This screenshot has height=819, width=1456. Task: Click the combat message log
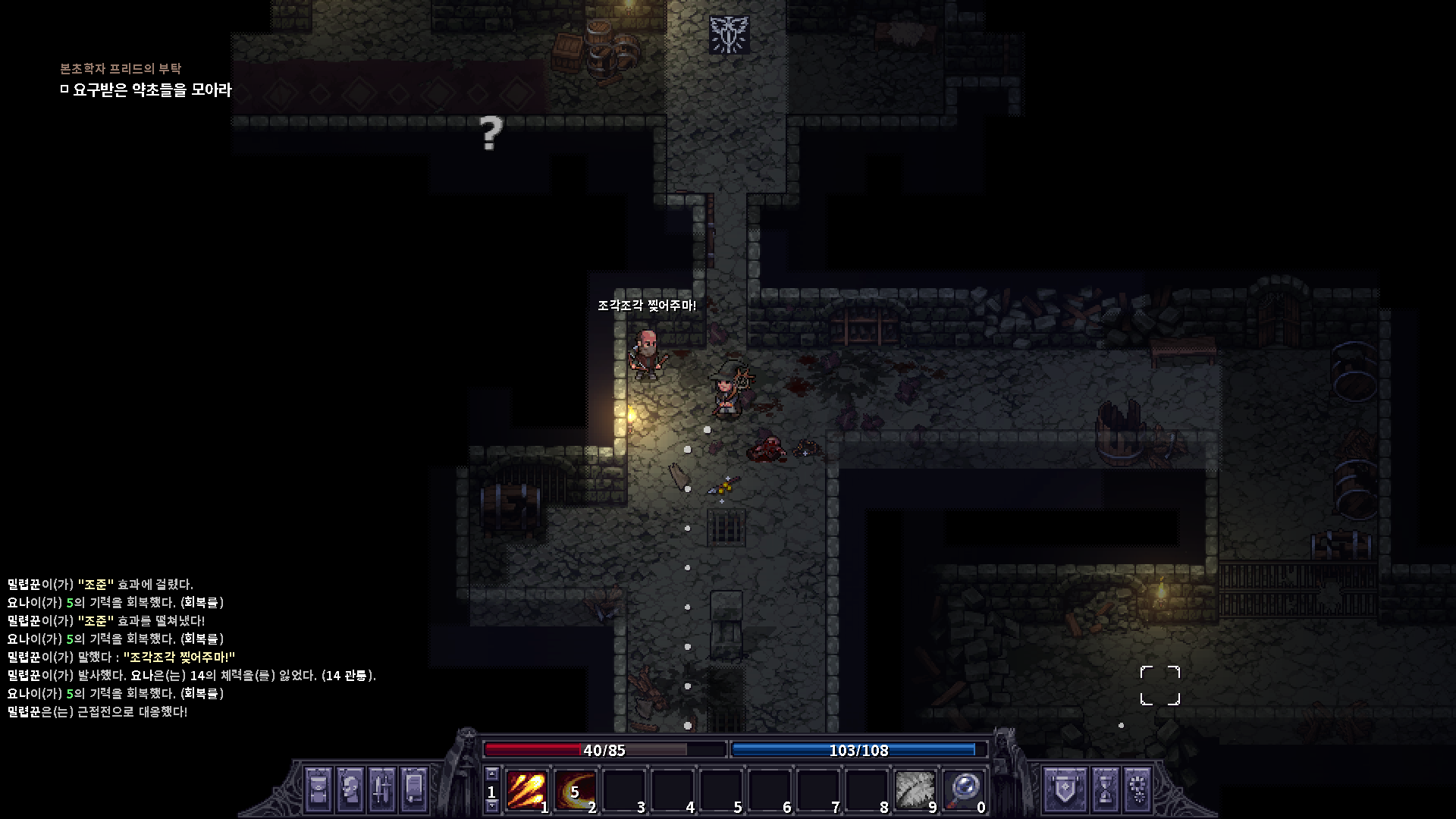(x=191, y=648)
